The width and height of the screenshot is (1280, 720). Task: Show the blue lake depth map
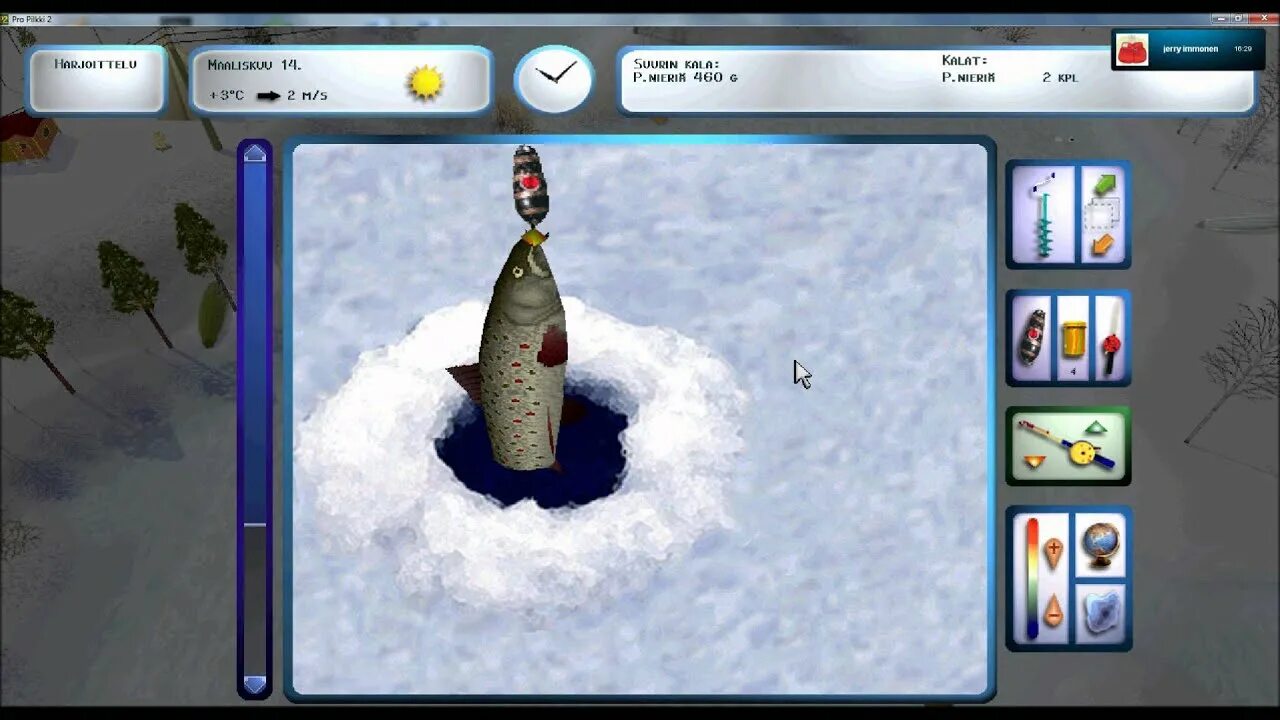tap(1100, 611)
